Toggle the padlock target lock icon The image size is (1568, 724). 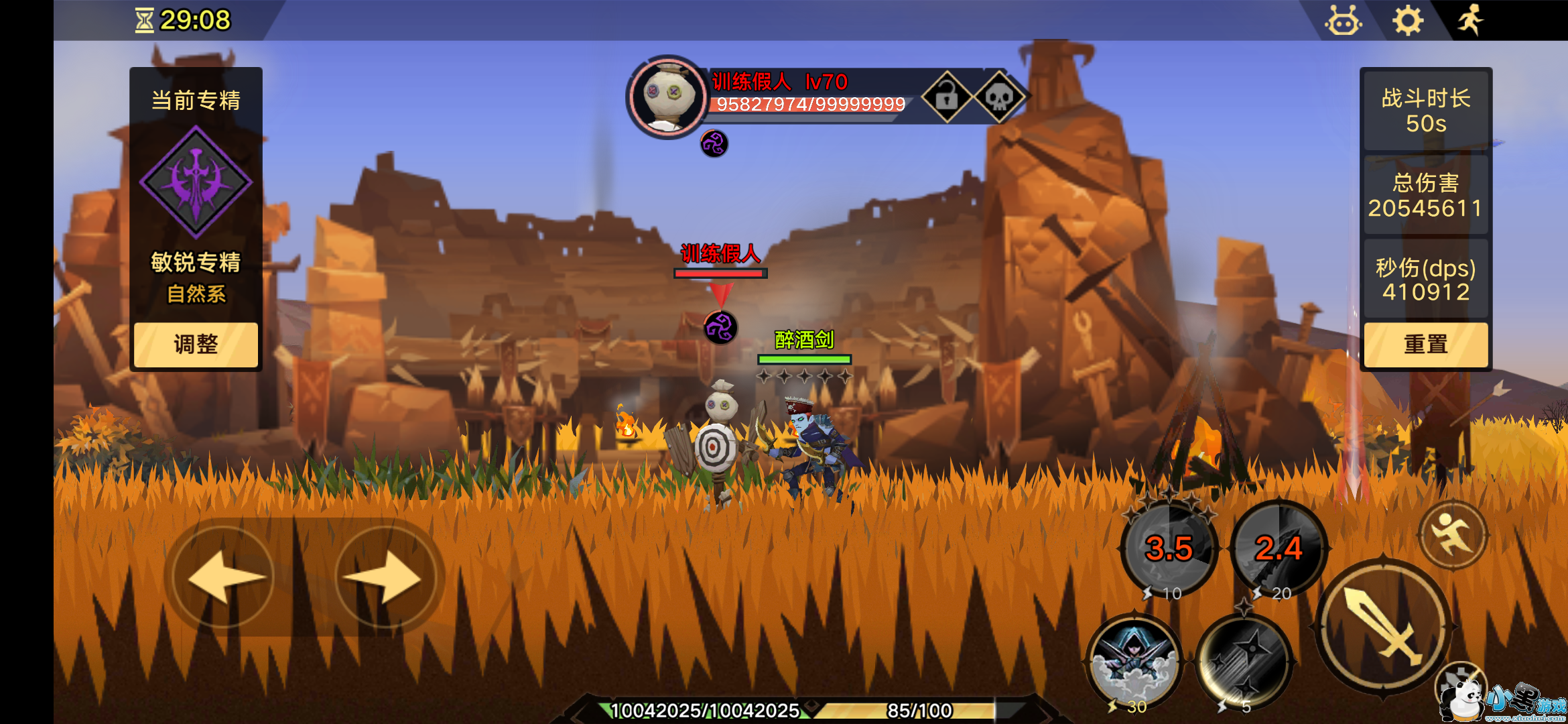[x=947, y=98]
